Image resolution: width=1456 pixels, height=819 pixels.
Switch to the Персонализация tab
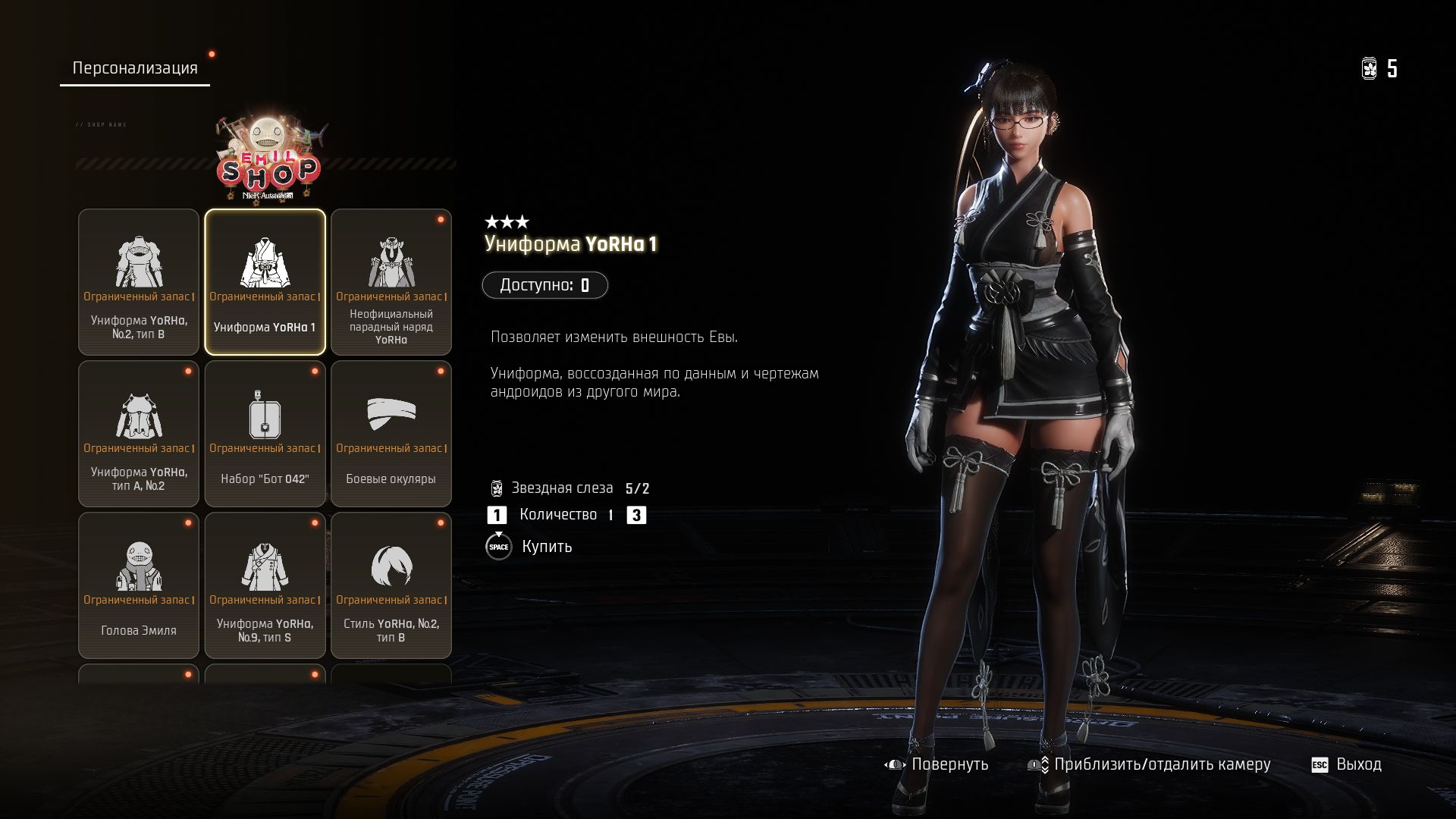pyautogui.click(x=135, y=68)
